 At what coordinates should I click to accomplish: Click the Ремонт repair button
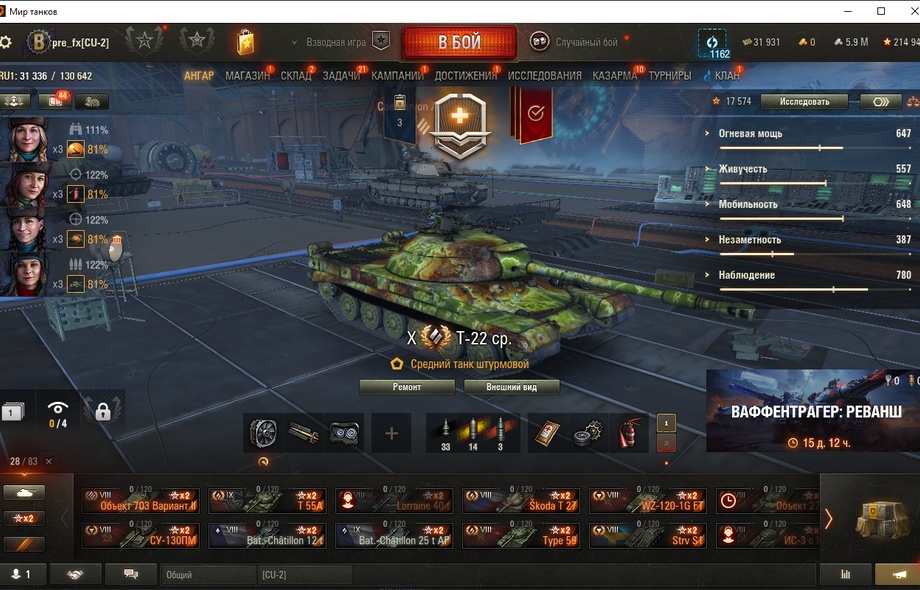407,387
